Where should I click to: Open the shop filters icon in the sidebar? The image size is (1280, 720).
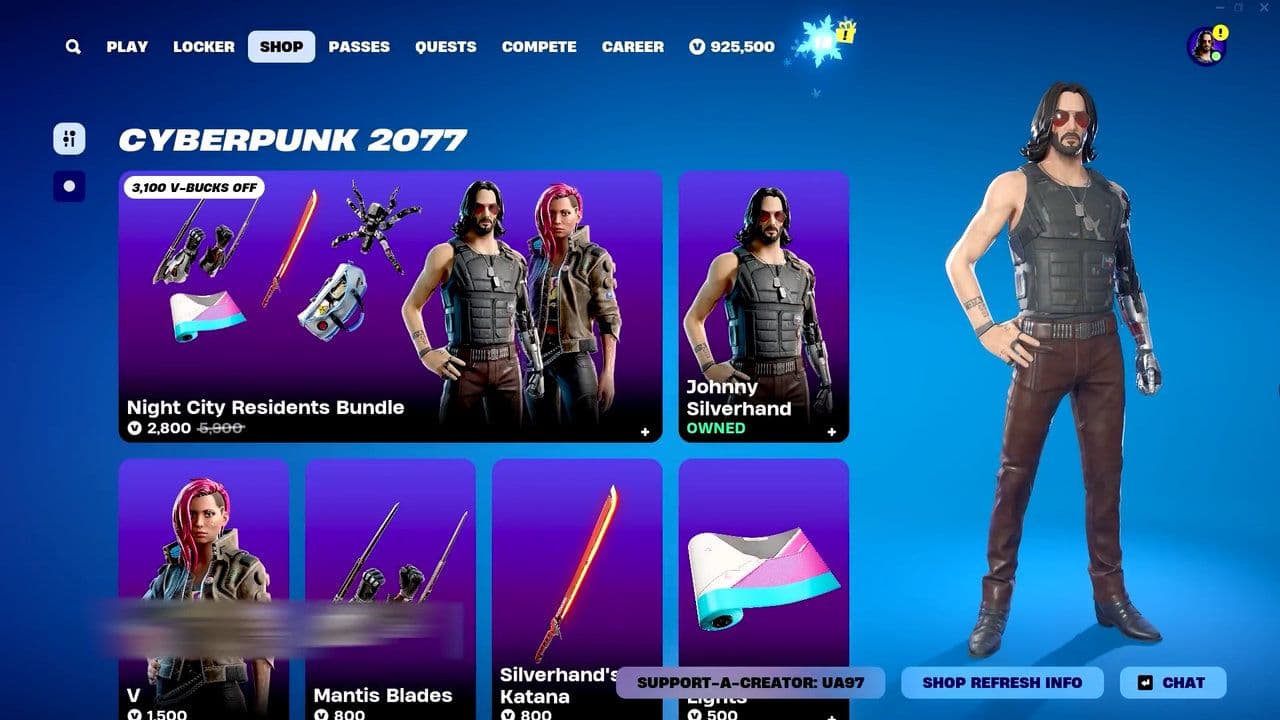pyautogui.click(x=68, y=138)
